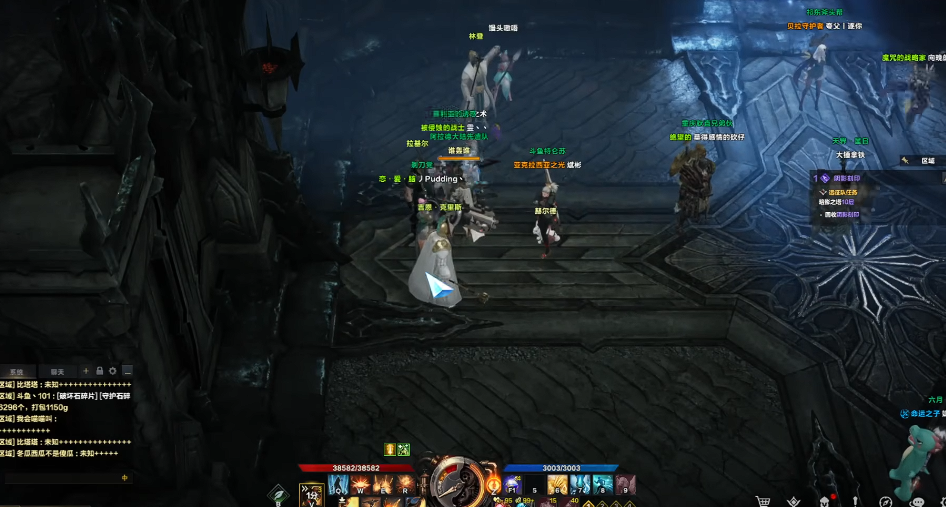Open chat settings gear
The width and height of the screenshot is (946, 507).
(x=112, y=371)
